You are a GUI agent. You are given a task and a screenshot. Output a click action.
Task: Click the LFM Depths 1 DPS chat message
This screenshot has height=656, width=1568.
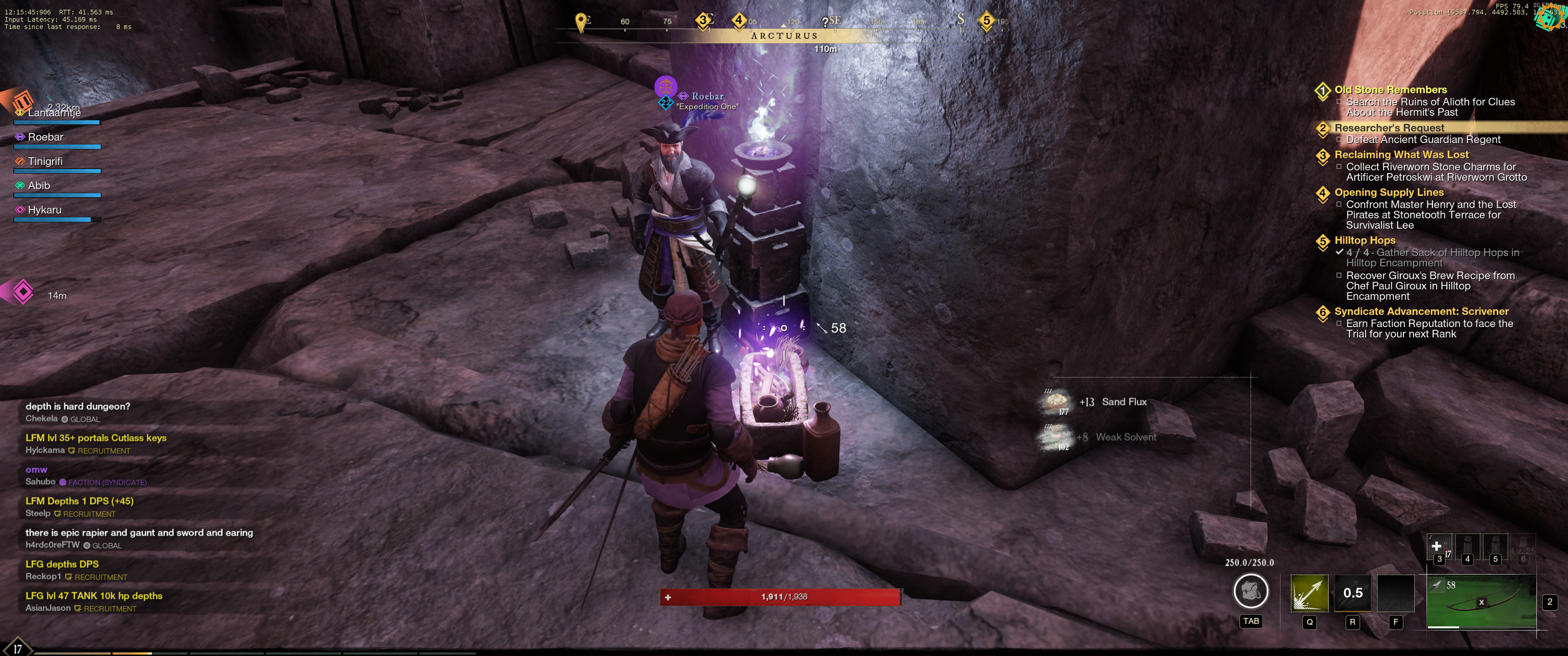click(x=80, y=501)
